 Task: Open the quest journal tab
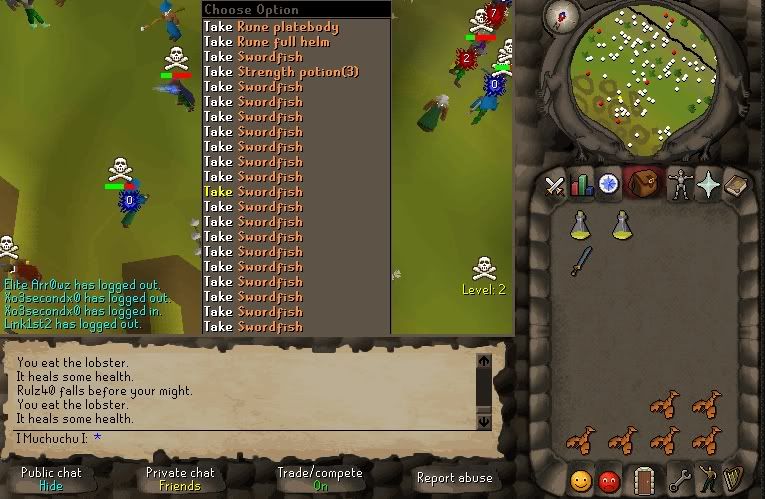coord(608,185)
